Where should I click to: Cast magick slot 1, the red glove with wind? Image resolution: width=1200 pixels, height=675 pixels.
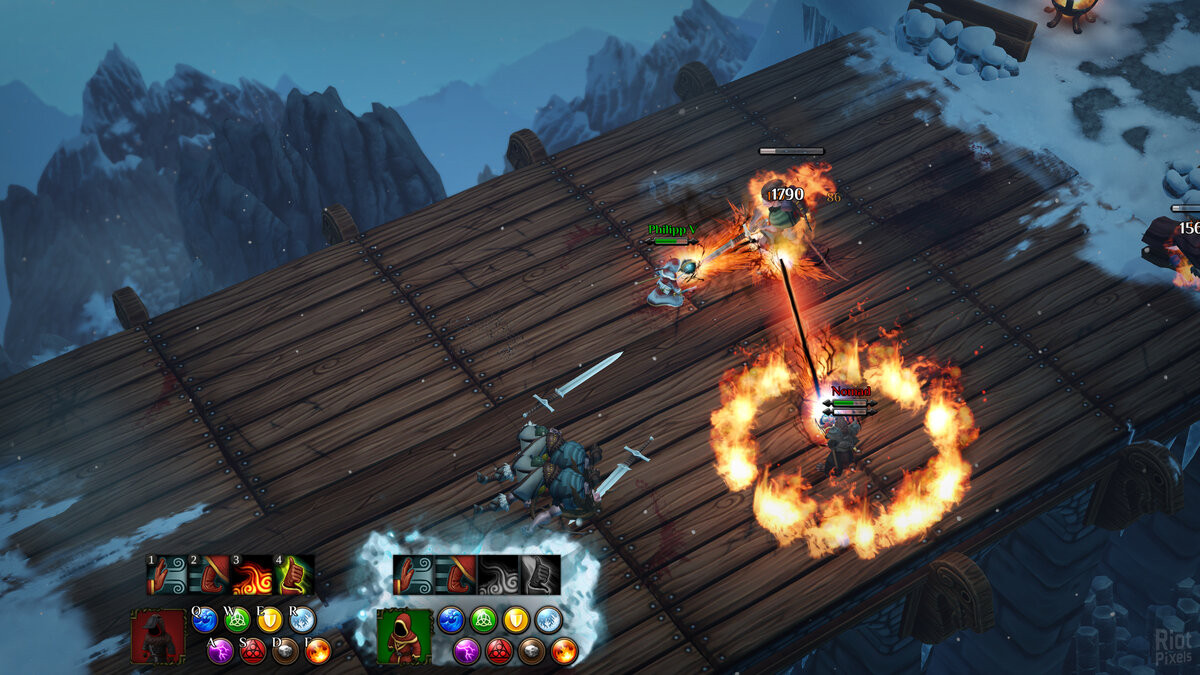[168, 576]
